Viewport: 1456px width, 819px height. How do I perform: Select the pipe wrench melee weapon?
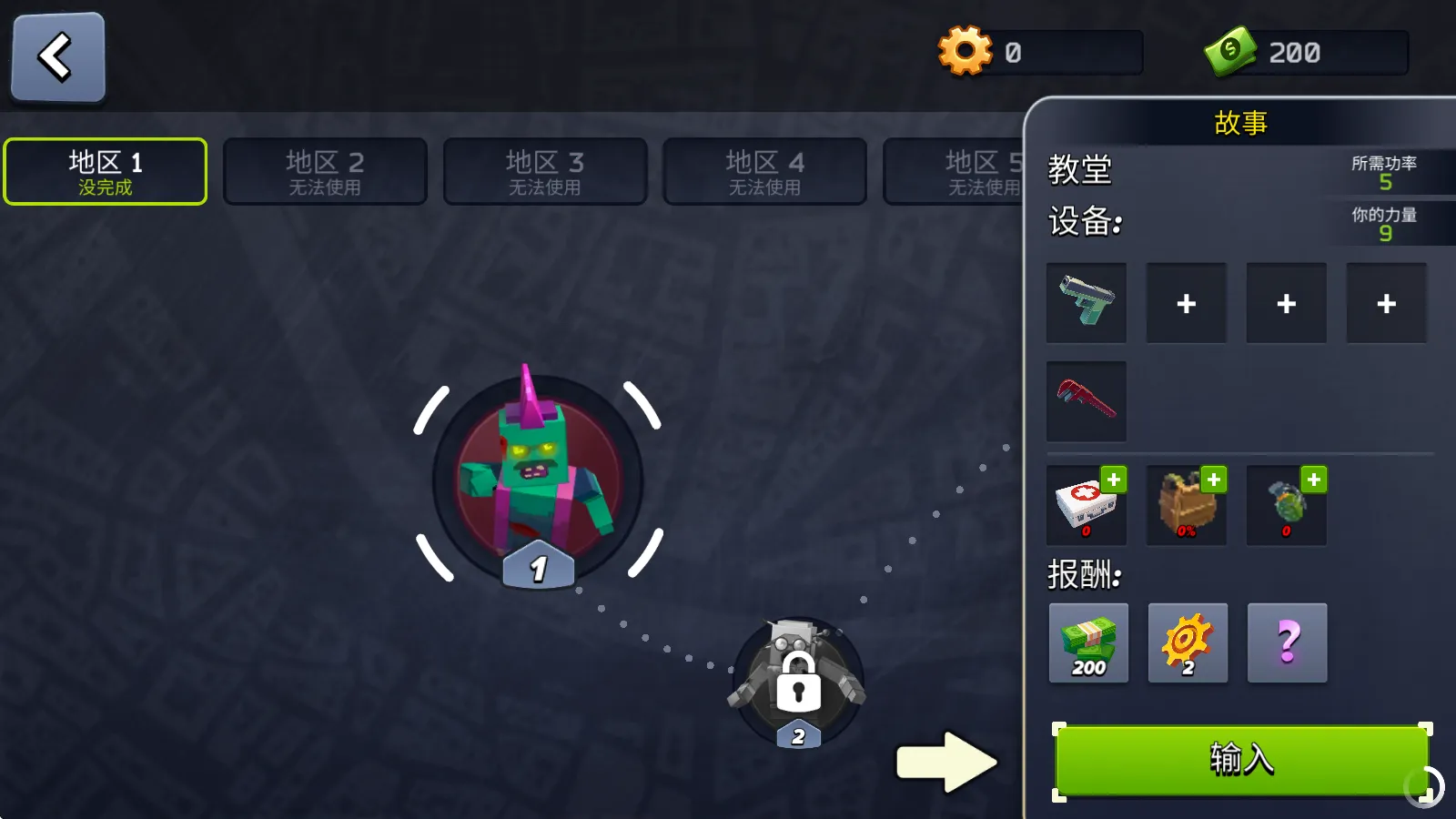point(1087,400)
